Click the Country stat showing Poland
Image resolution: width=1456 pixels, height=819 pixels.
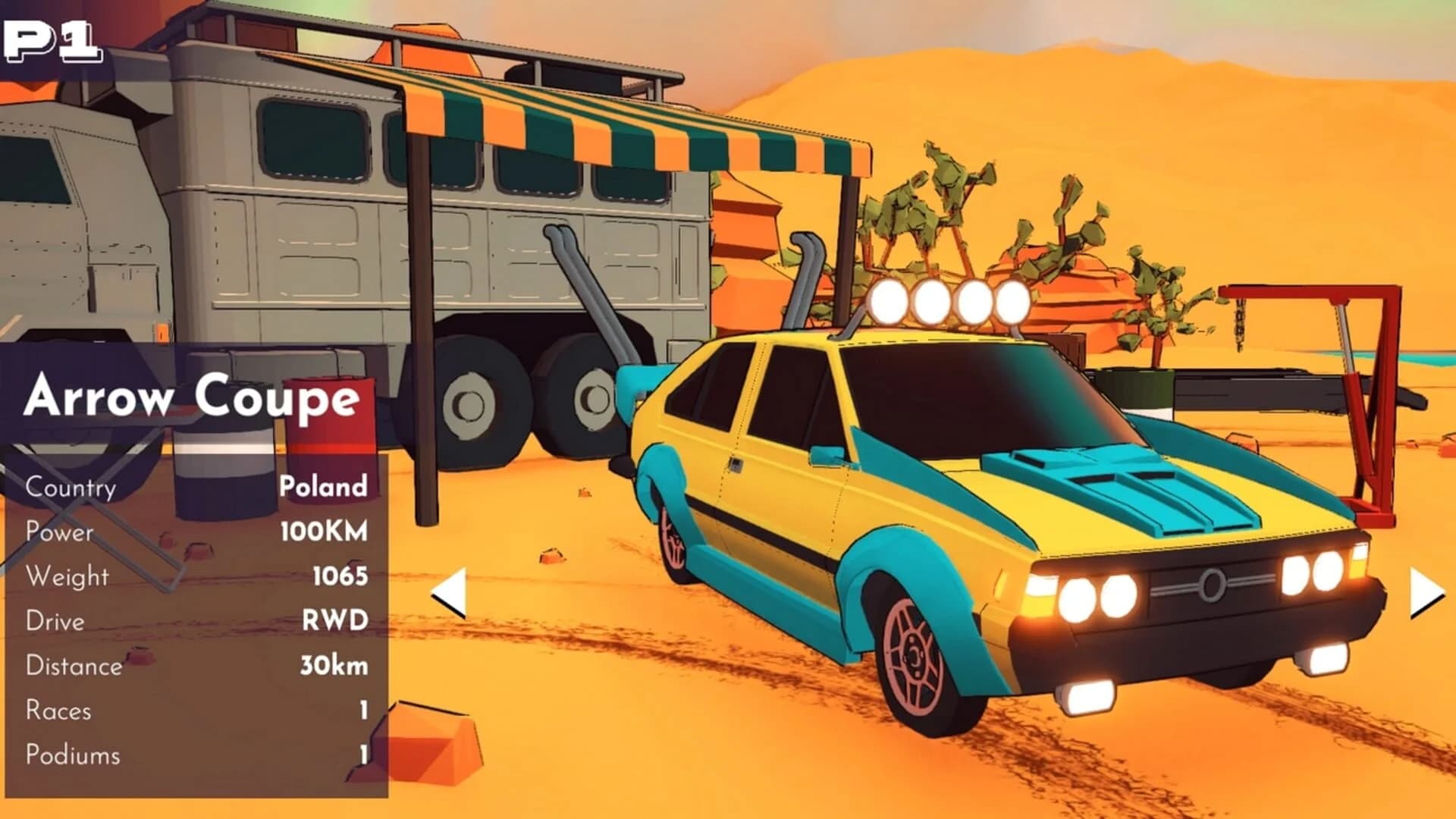point(197,489)
